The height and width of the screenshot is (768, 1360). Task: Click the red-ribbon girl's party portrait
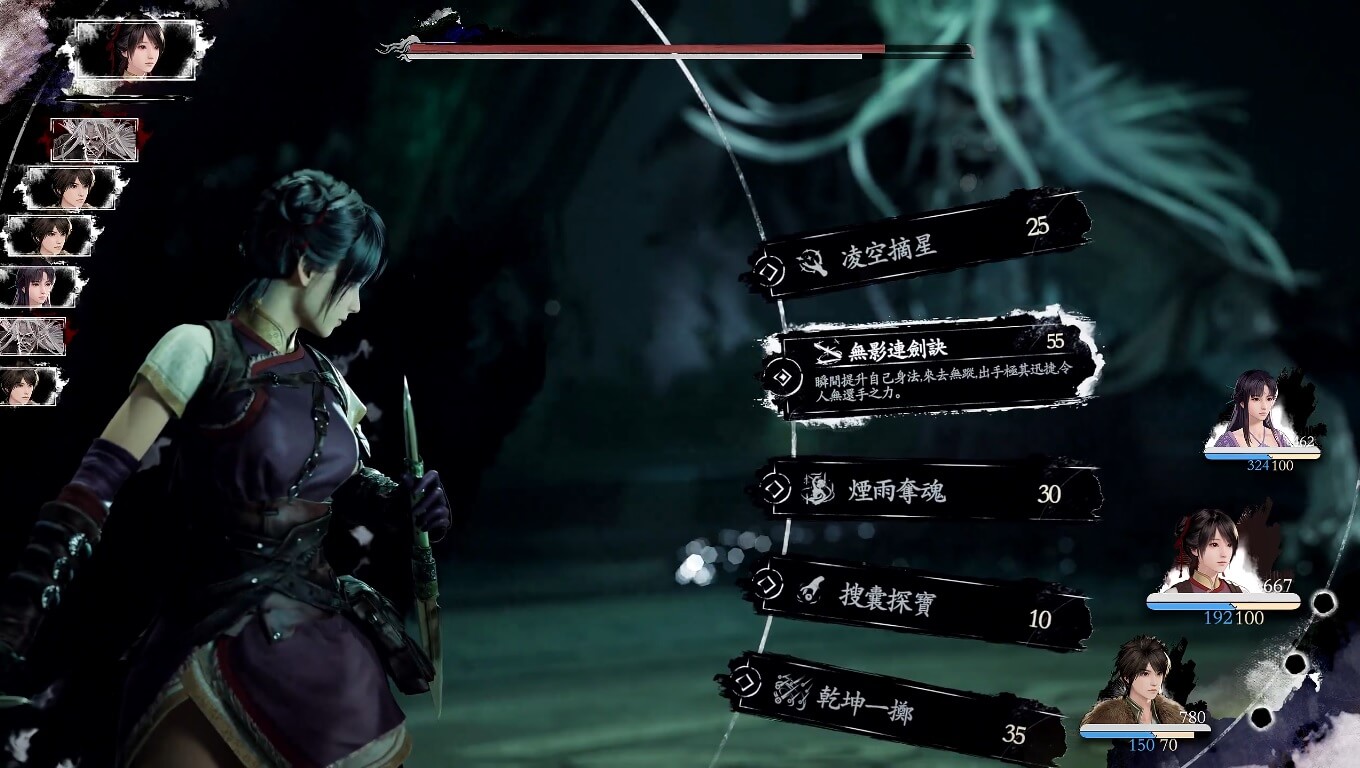coord(1212,553)
